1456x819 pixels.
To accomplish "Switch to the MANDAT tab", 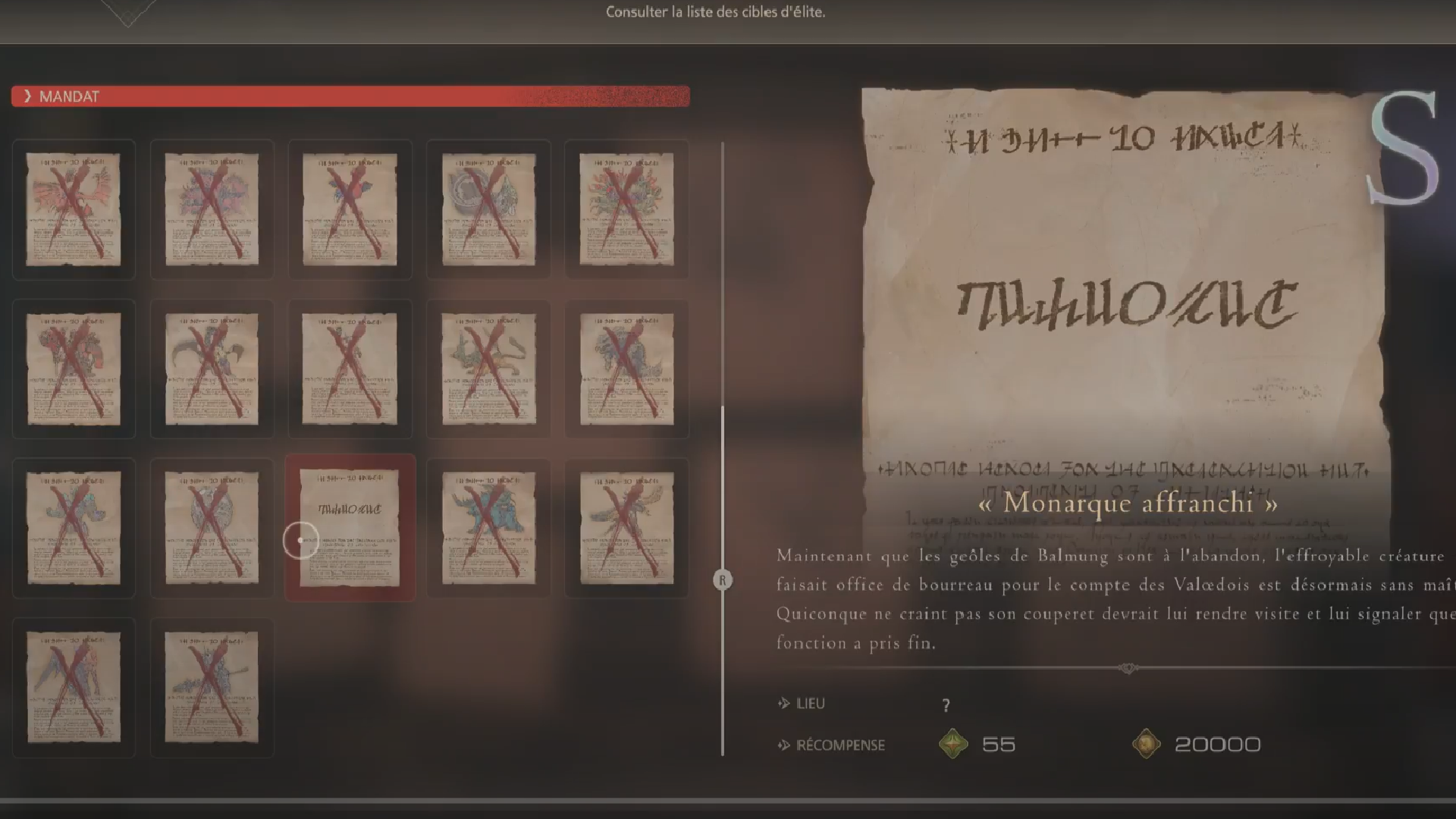I will tap(68, 96).
